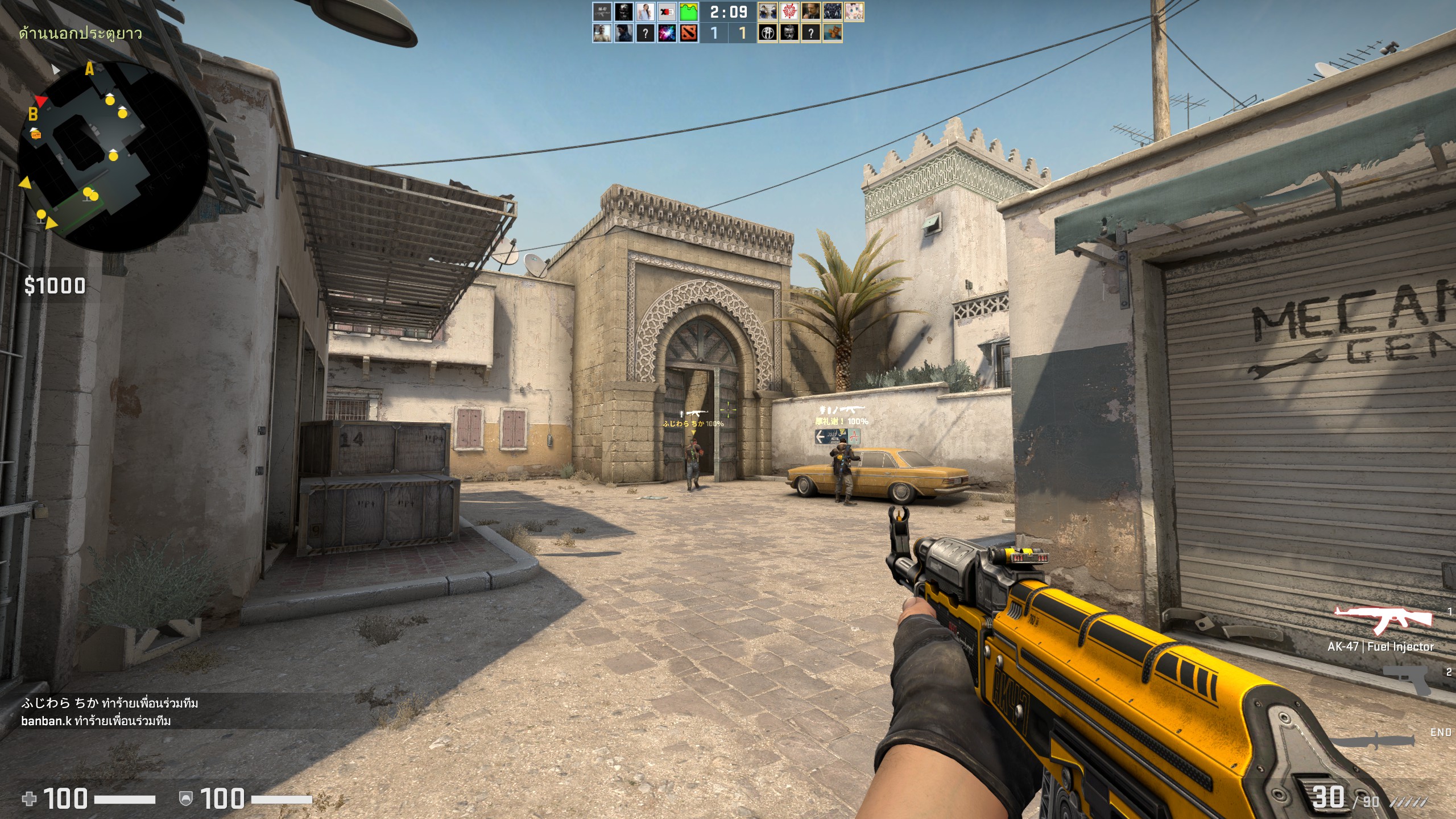1456x819 pixels.
Task: Switch to the pistol weapon slot
Action: click(x=1406, y=680)
